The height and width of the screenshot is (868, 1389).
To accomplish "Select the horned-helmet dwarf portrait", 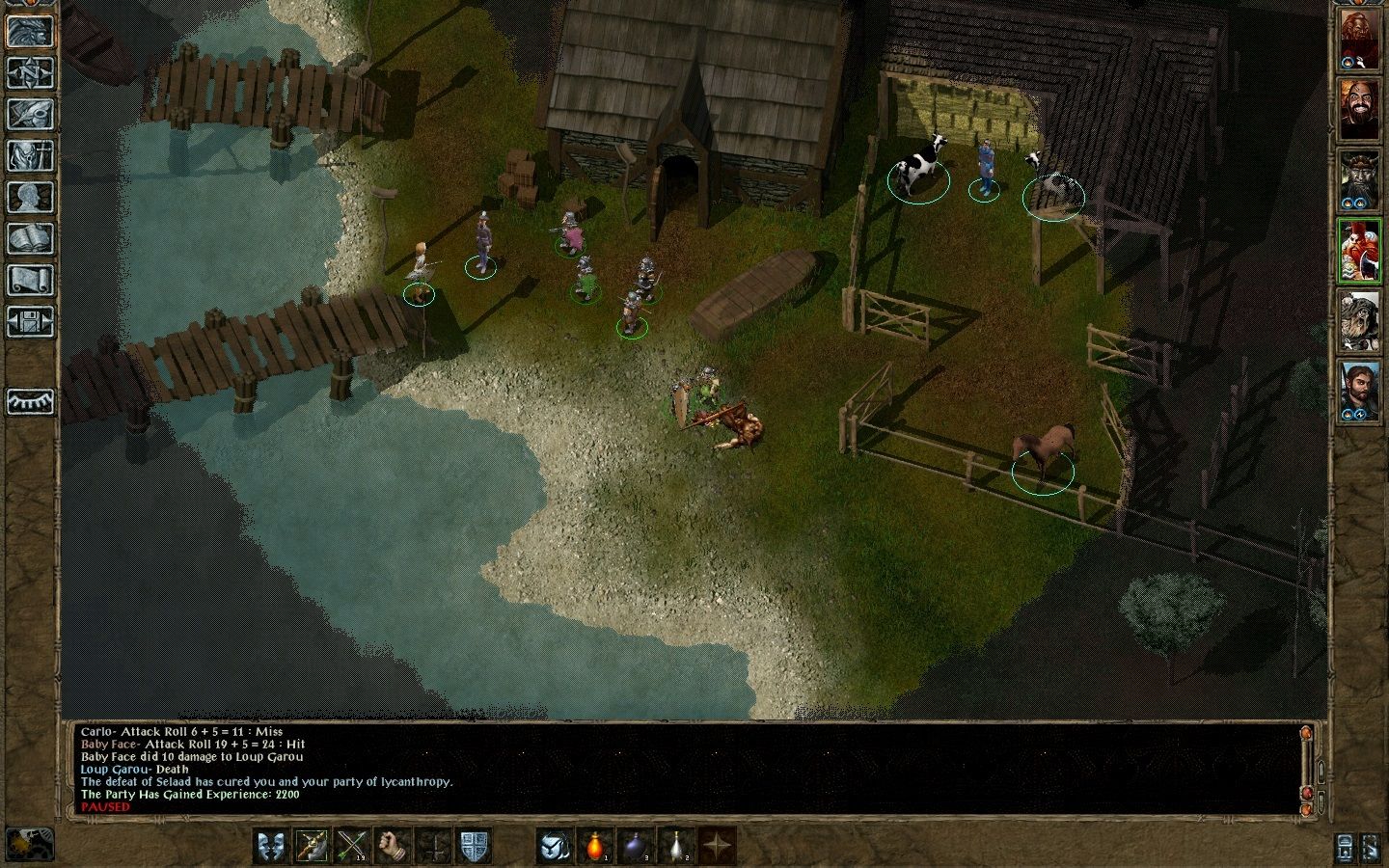I will click(x=1359, y=180).
